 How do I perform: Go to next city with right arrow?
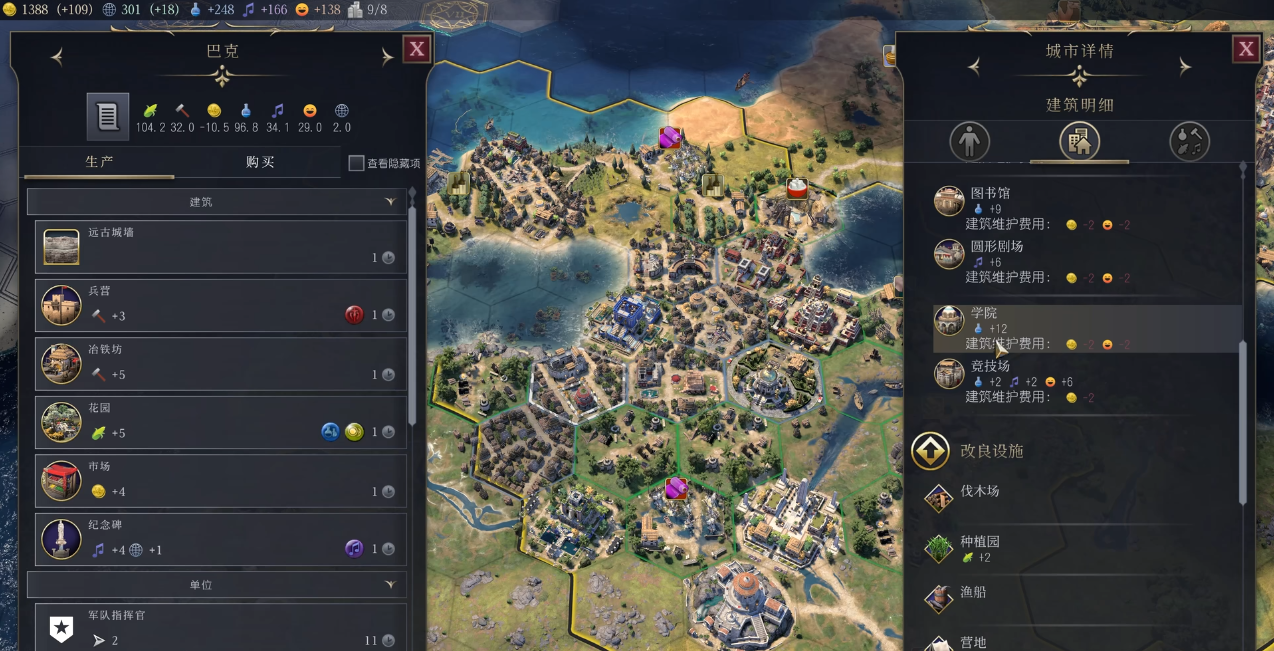click(x=387, y=58)
